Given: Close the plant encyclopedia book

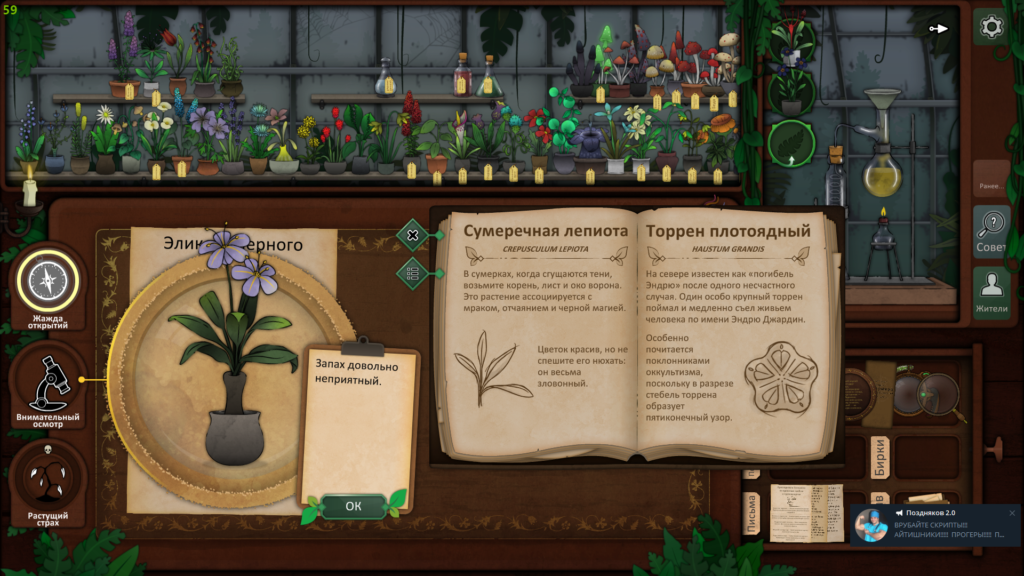Looking at the screenshot, I should 412,236.
